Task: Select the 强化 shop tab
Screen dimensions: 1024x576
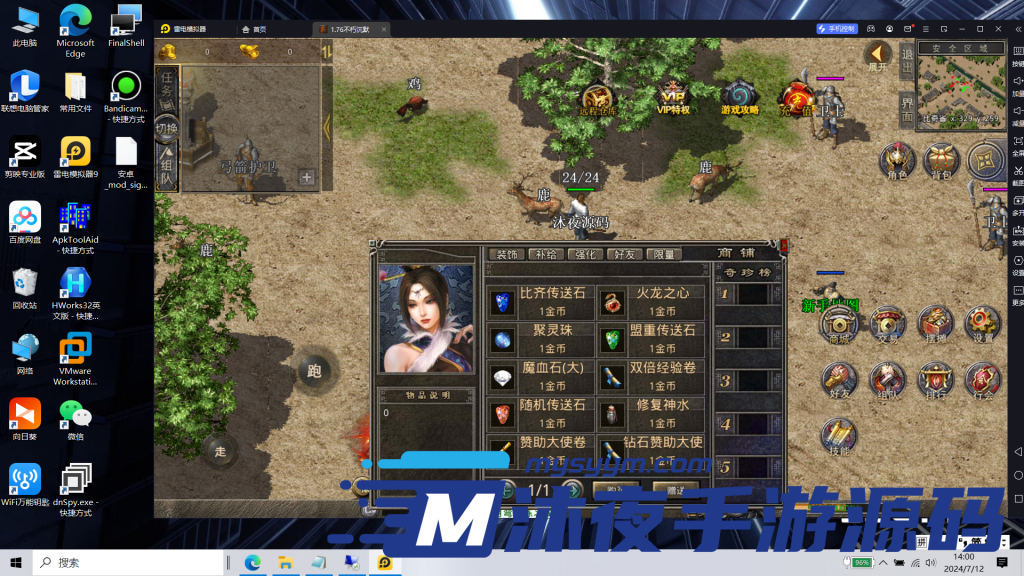Action: pos(585,255)
